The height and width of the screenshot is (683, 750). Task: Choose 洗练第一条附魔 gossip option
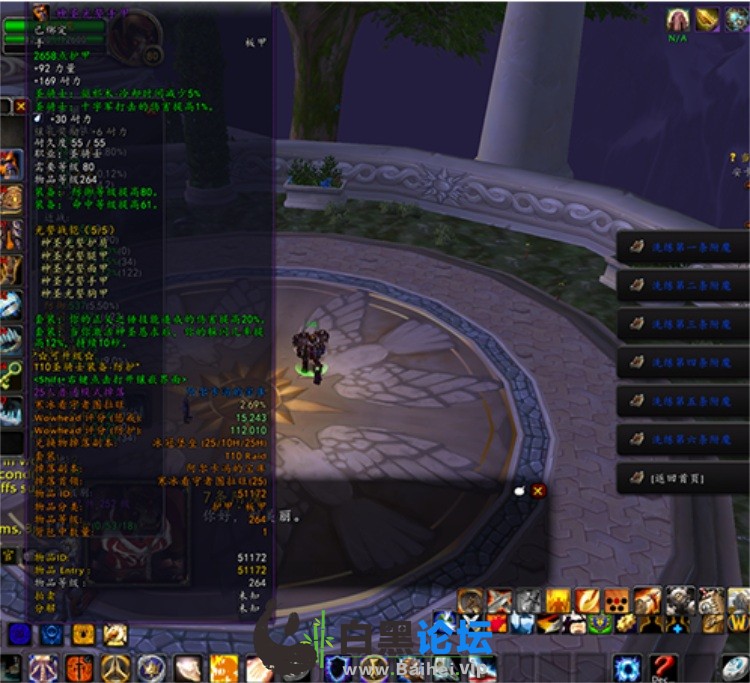(x=683, y=248)
